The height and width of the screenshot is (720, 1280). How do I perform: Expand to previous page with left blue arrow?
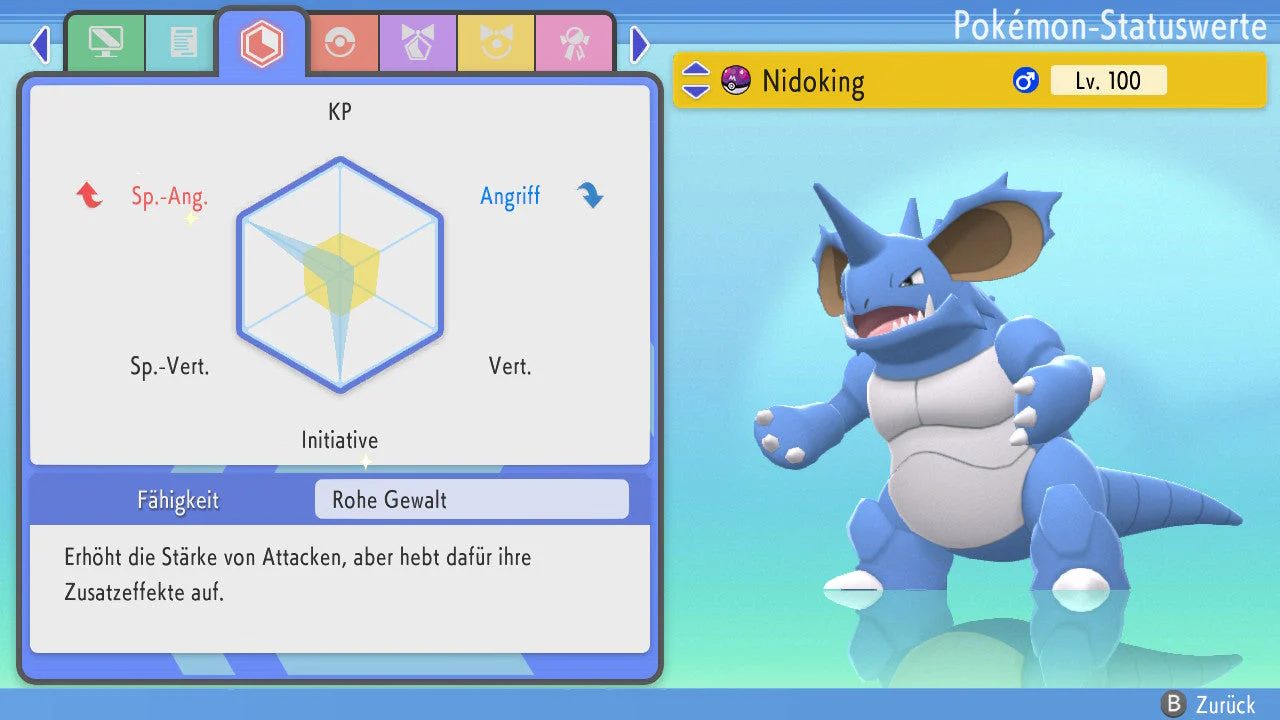coord(39,45)
